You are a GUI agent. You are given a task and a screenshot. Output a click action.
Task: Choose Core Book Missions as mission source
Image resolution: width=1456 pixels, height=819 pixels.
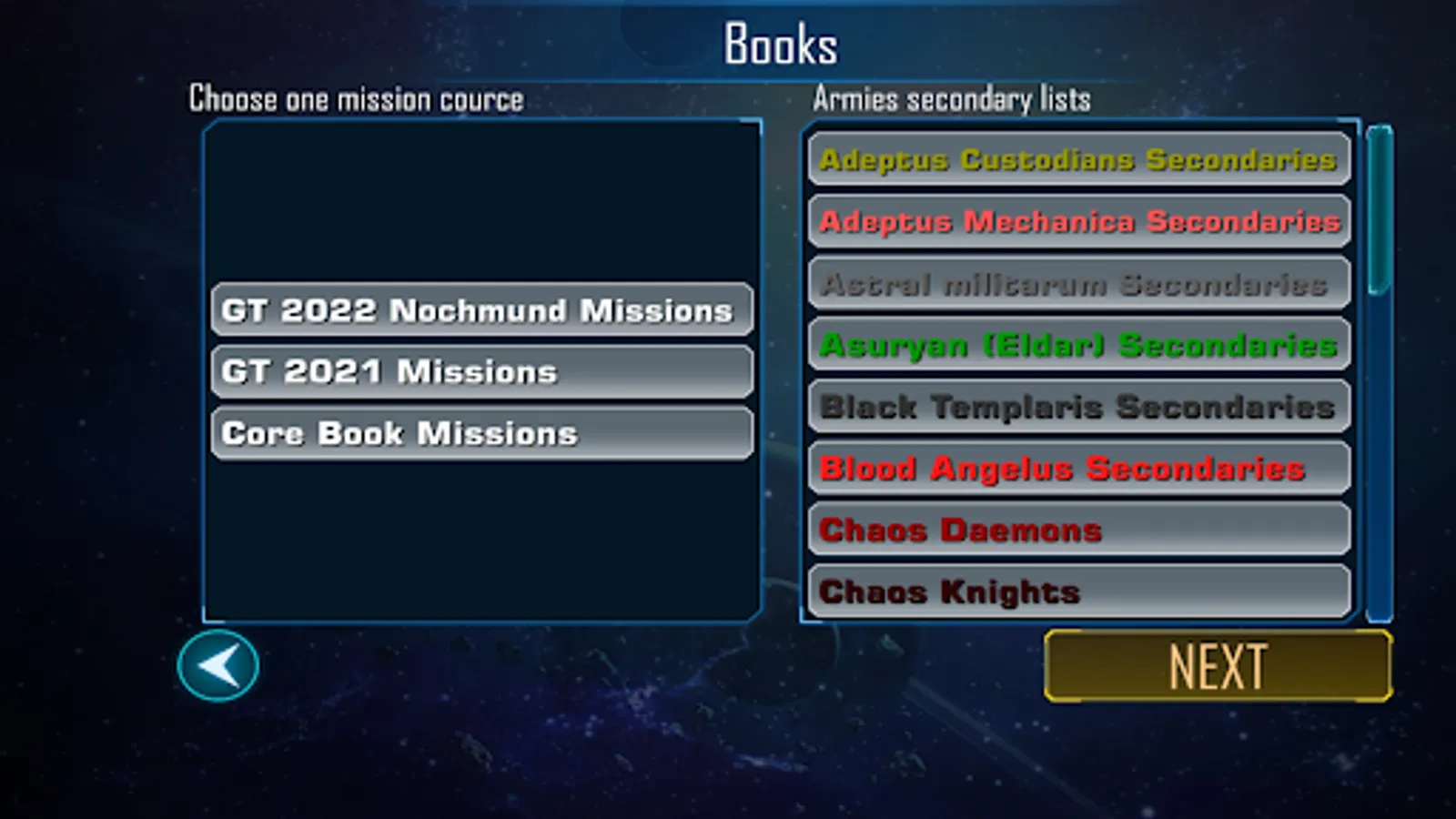click(x=481, y=432)
